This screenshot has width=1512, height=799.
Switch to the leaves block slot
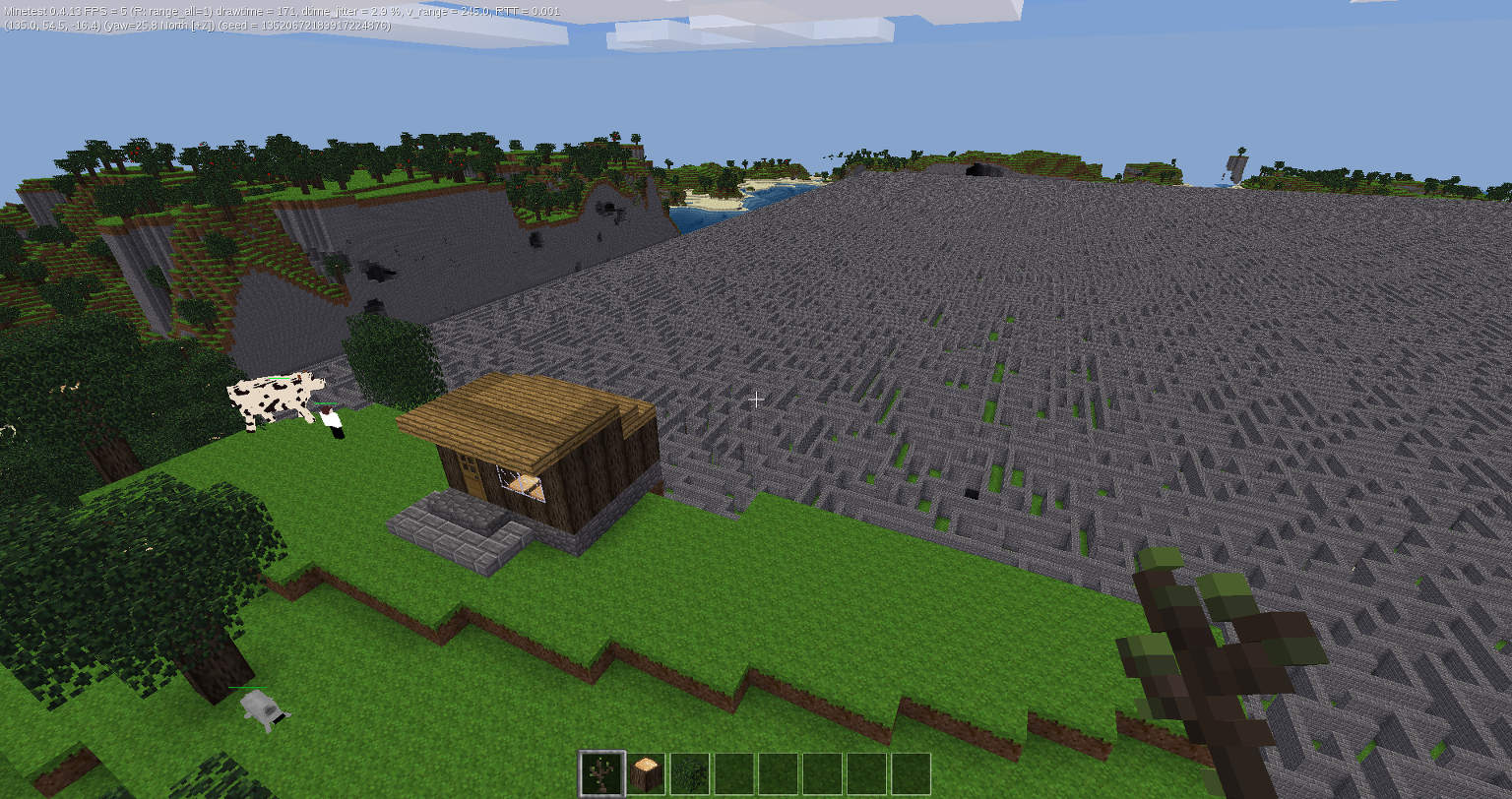pyautogui.click(x=690, y=773)
